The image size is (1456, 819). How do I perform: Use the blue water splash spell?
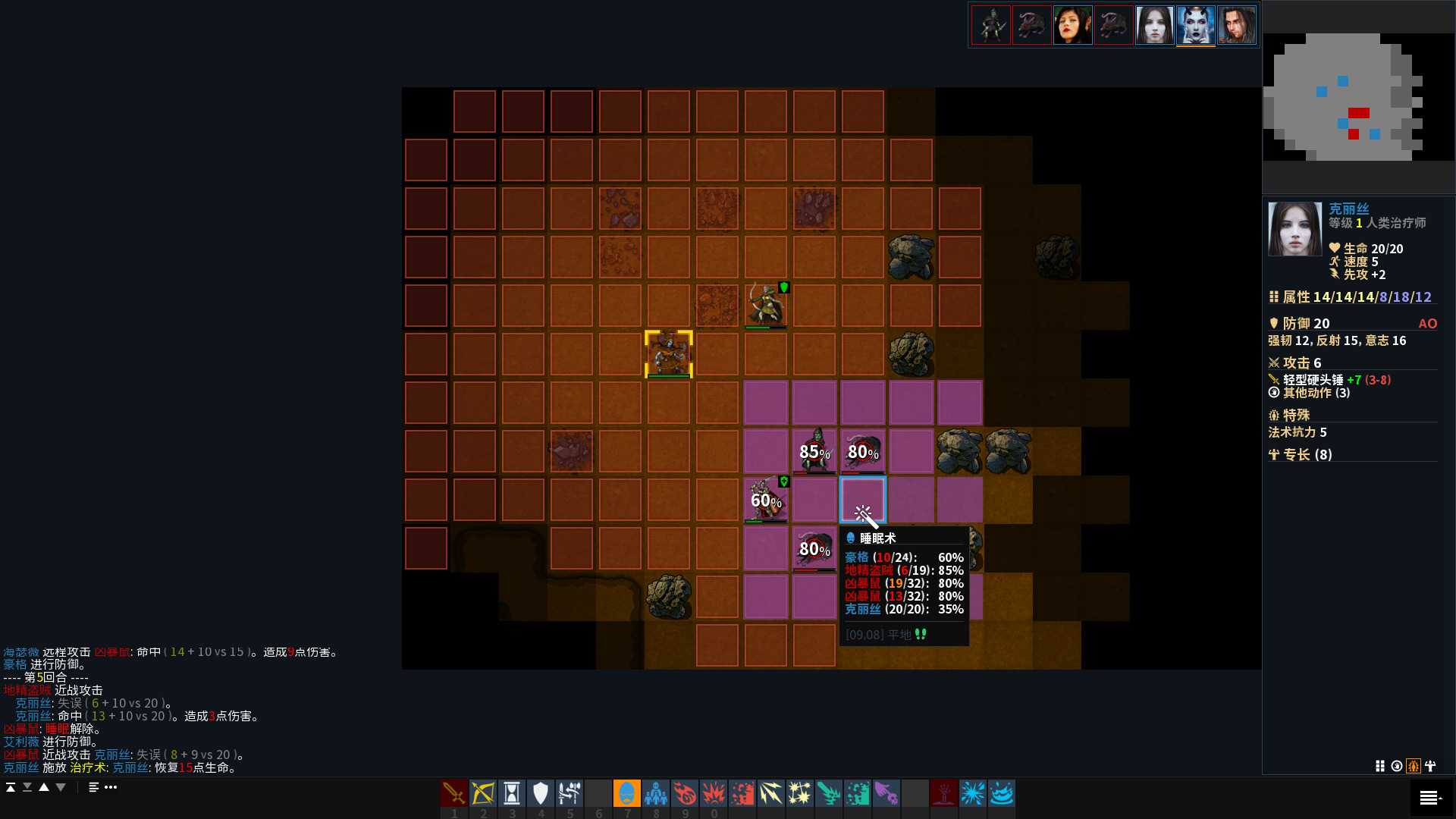coord(1002,793)
